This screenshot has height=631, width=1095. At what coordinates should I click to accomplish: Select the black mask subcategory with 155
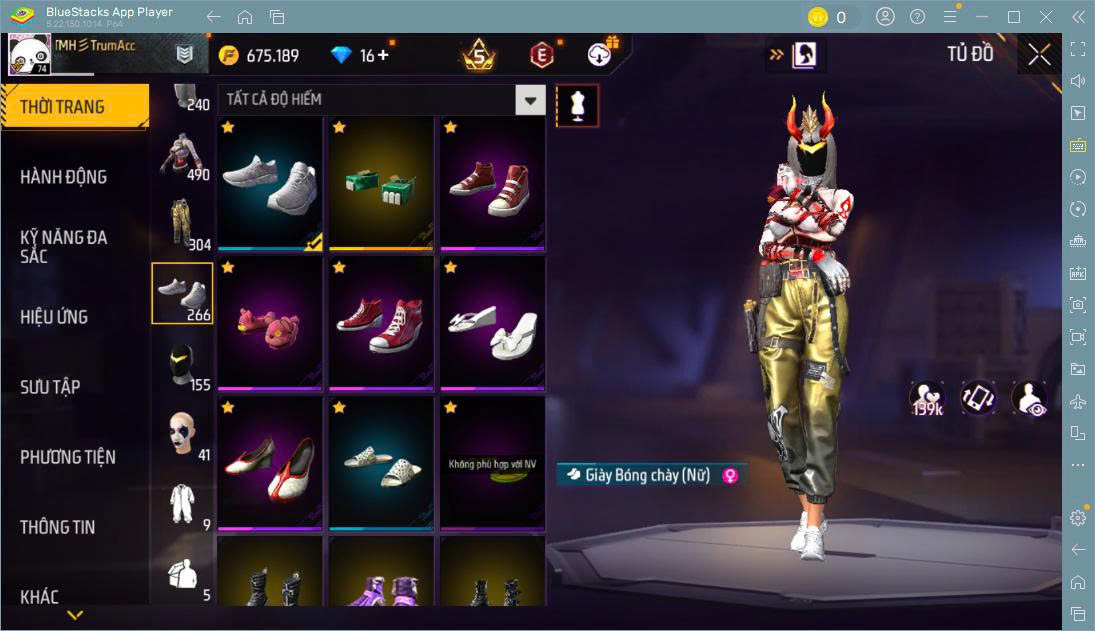pos(182,364)
